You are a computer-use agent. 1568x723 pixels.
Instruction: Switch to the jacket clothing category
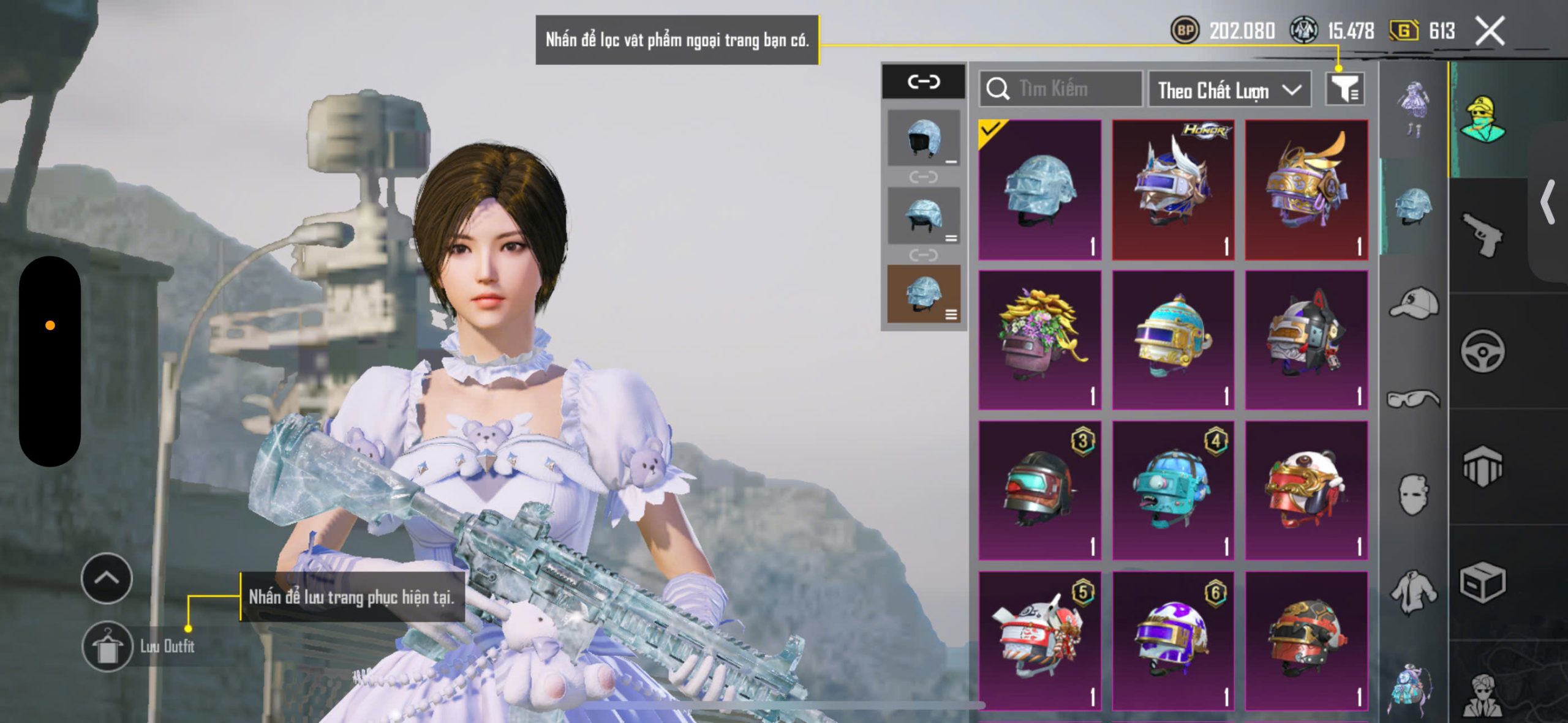click(x=1414, y=591)
